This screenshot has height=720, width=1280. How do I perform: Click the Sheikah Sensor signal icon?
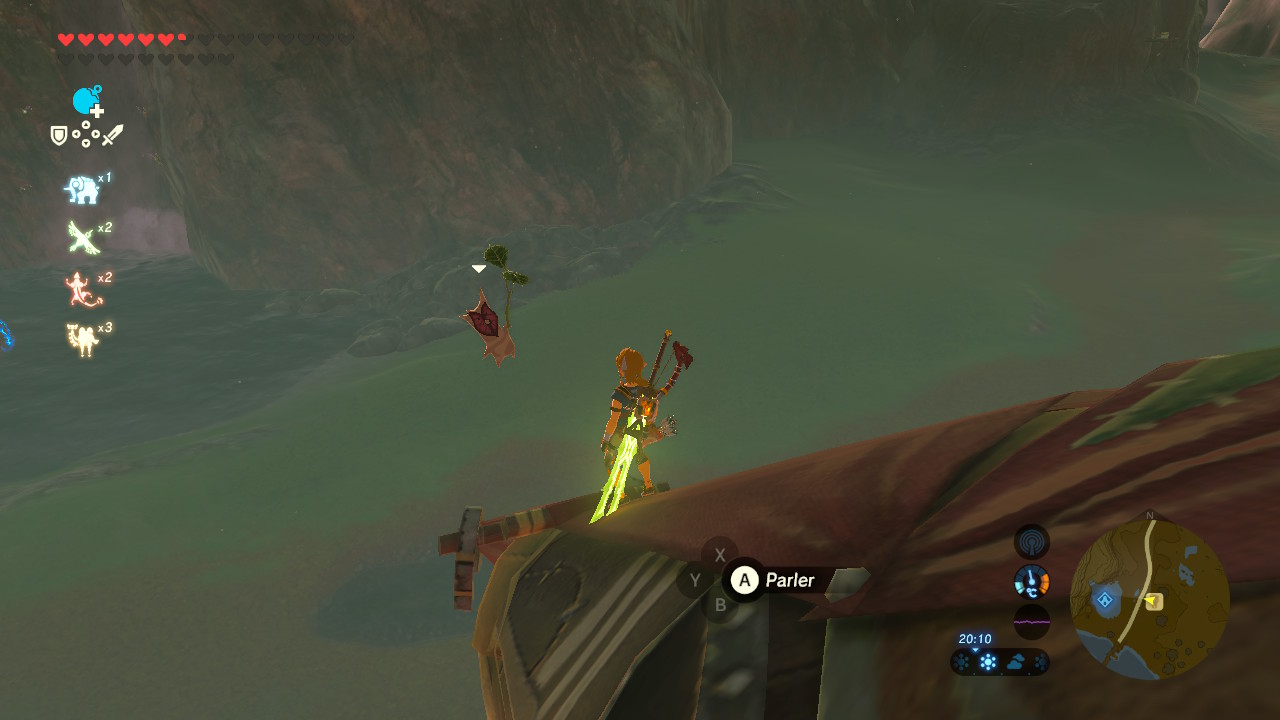tap(1031, 542)
